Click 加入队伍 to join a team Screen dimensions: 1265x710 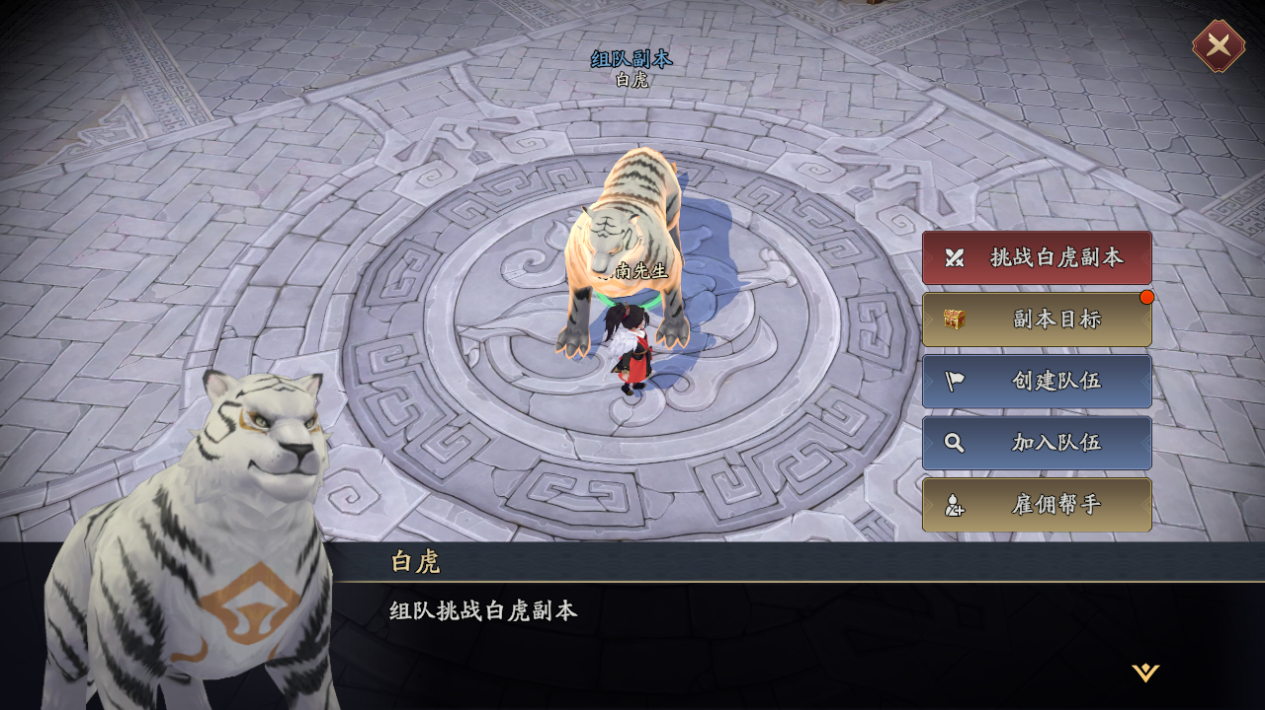(x=1037, y=443)
